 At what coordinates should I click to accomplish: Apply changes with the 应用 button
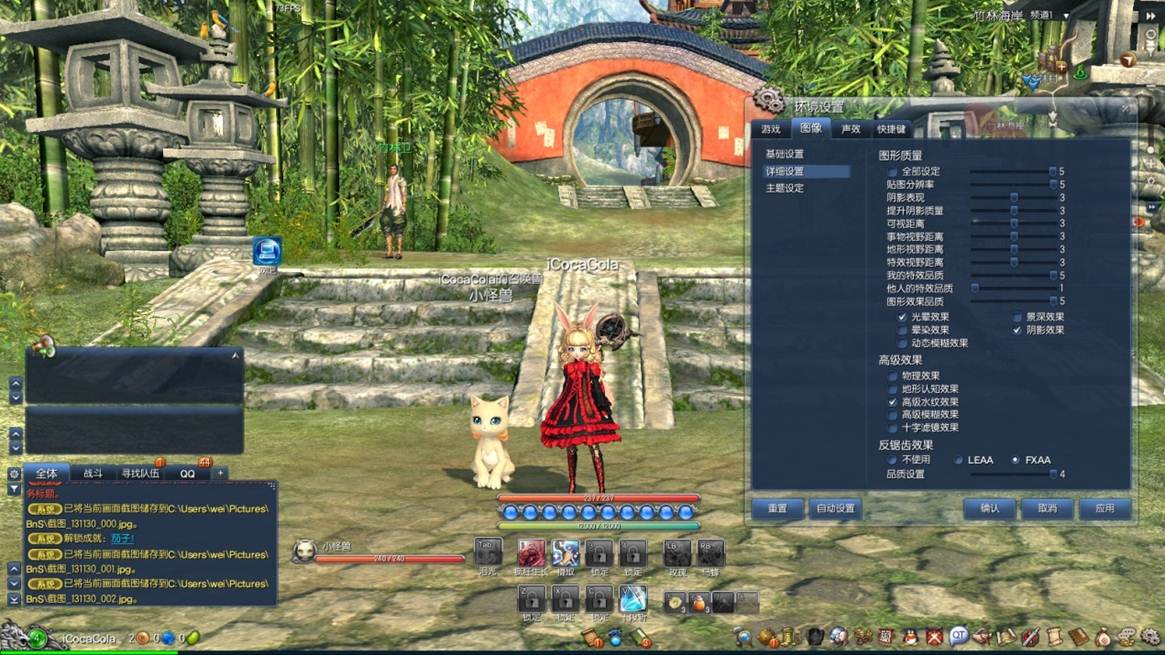pos(1104,508)
